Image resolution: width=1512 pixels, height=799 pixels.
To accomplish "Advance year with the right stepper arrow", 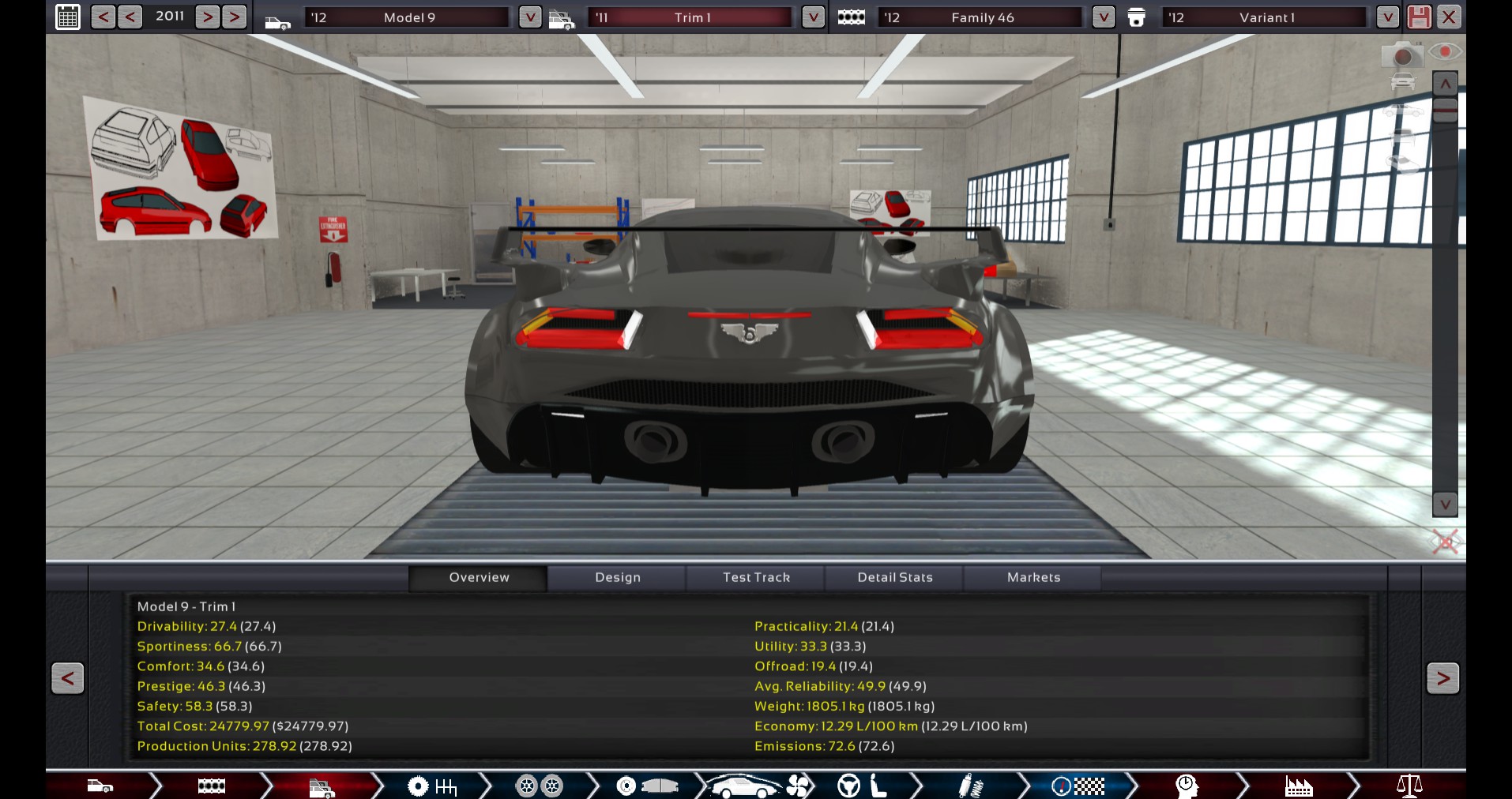I will click(x=207, y=16).
